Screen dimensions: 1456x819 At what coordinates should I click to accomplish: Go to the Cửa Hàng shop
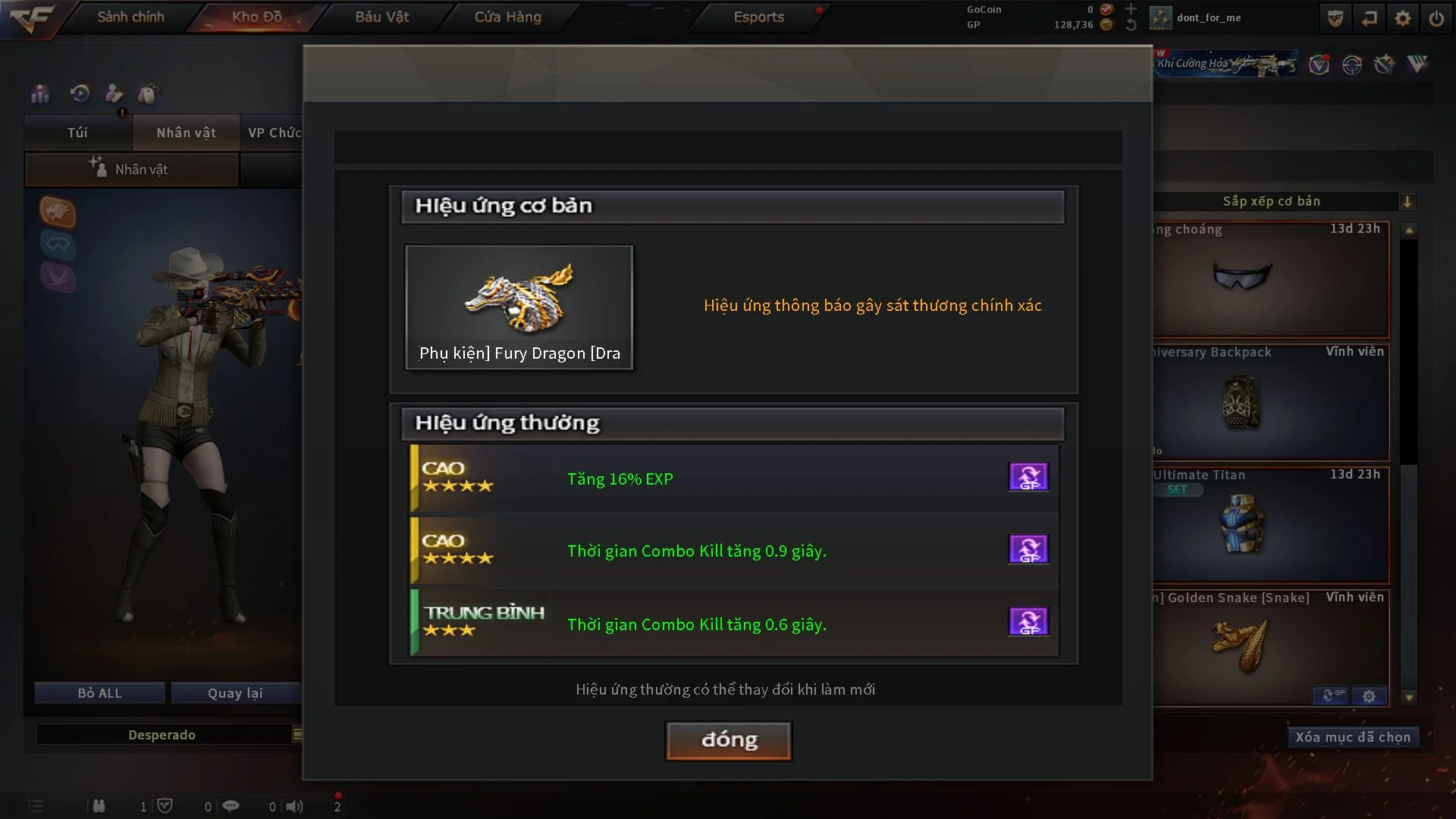pyautogui.click(x=507, y=17)
